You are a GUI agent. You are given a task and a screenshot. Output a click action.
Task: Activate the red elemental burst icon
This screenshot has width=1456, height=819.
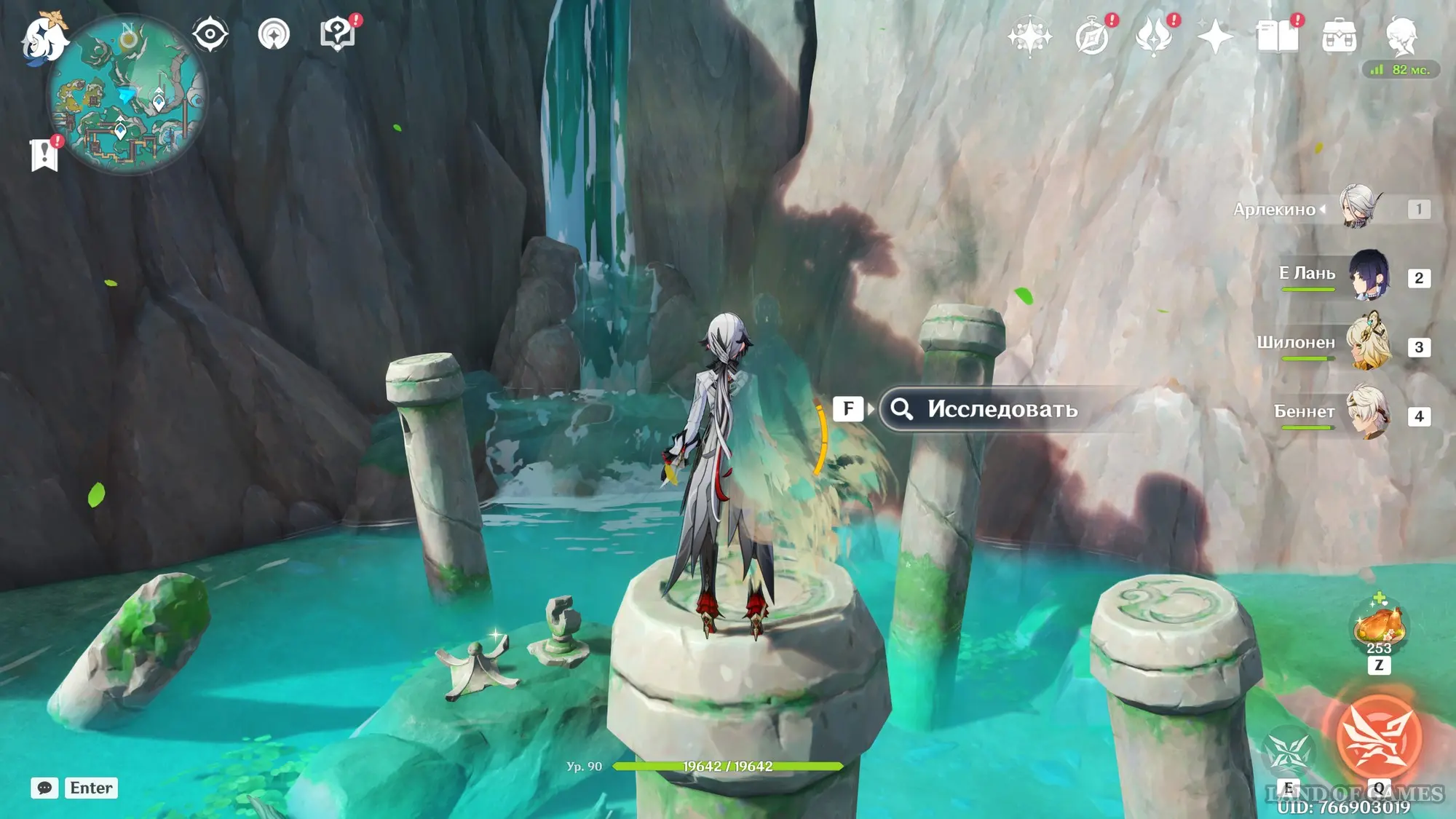point(1378,737)
